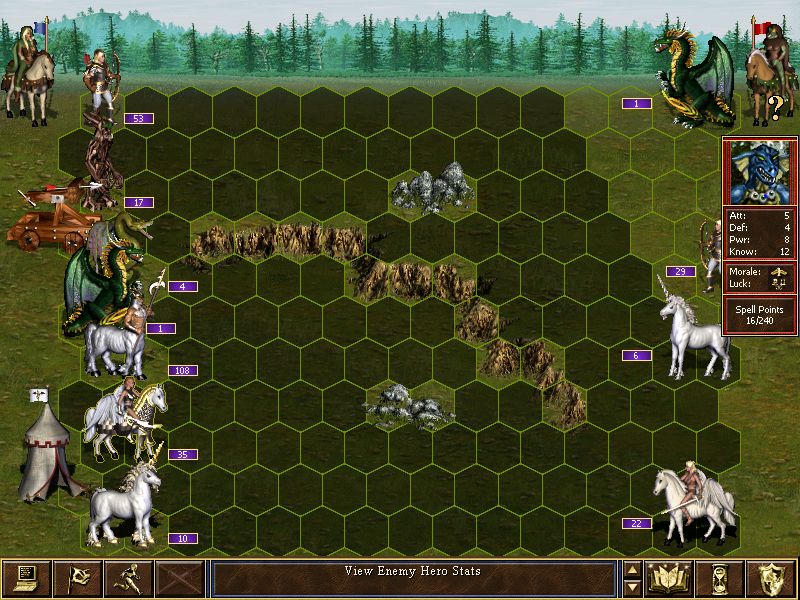Image resolution: width=800 pixels, height=600 pixels.
Task: Click the combat log message bar
Action: pos(413,578)
